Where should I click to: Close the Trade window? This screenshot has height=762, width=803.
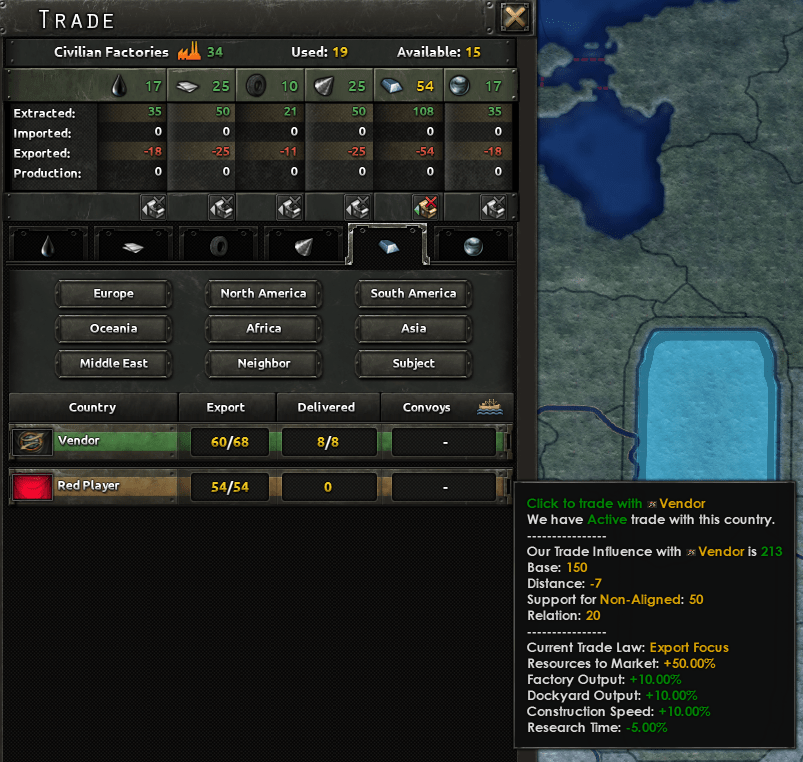514,17
